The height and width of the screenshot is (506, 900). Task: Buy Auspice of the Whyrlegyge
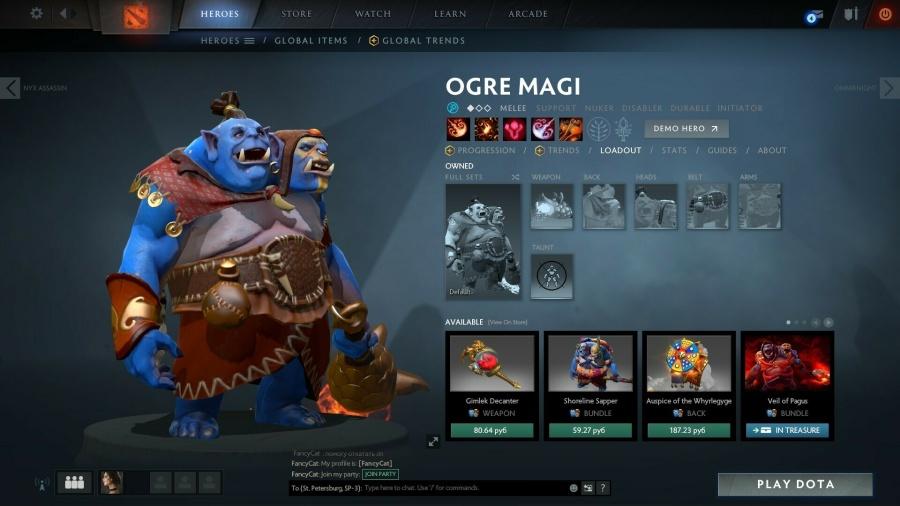pyautogui.click(x=688, y=430)
